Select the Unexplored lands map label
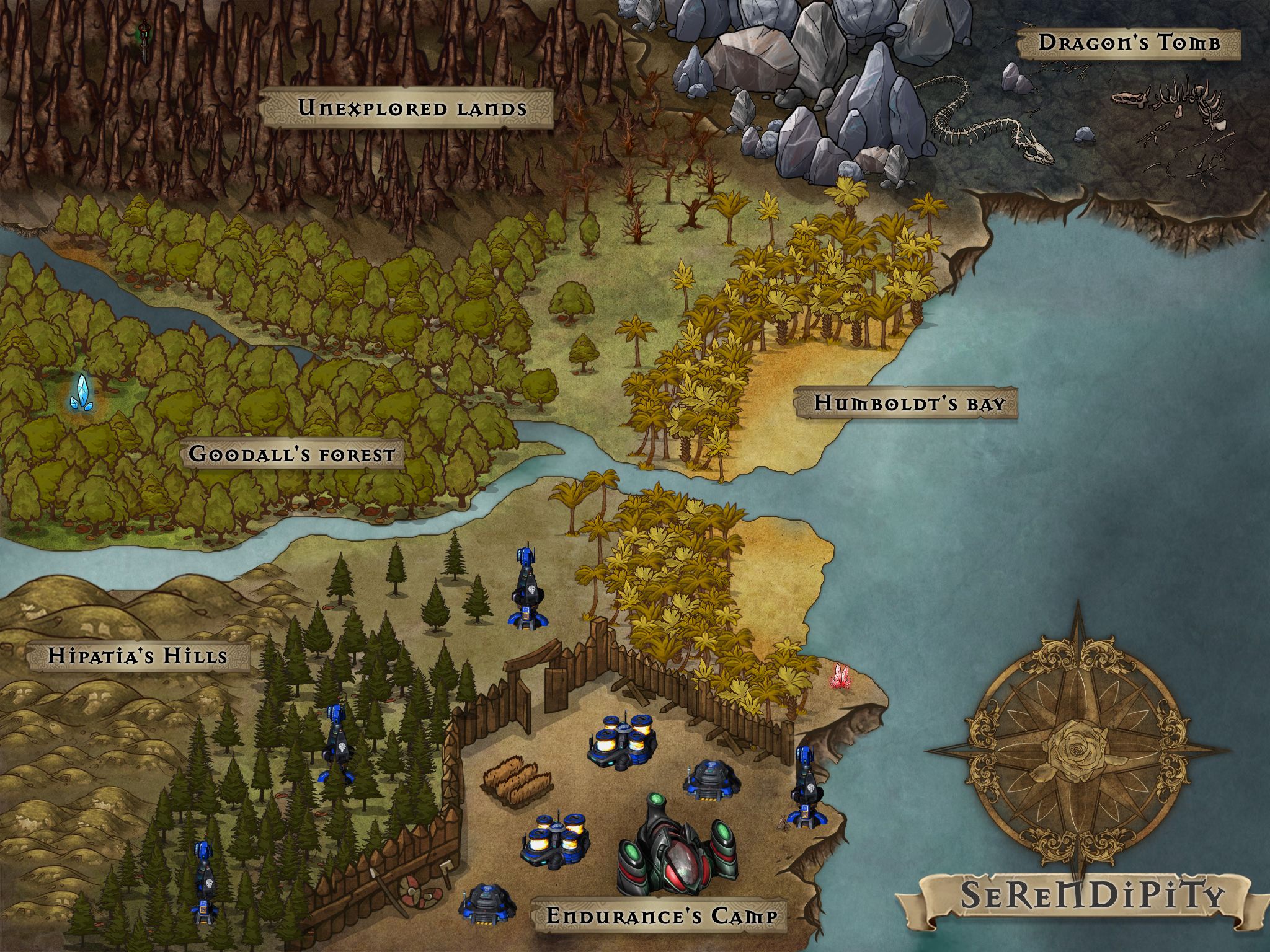This screenshot has width=1270, height=952. tap(412, 108)
